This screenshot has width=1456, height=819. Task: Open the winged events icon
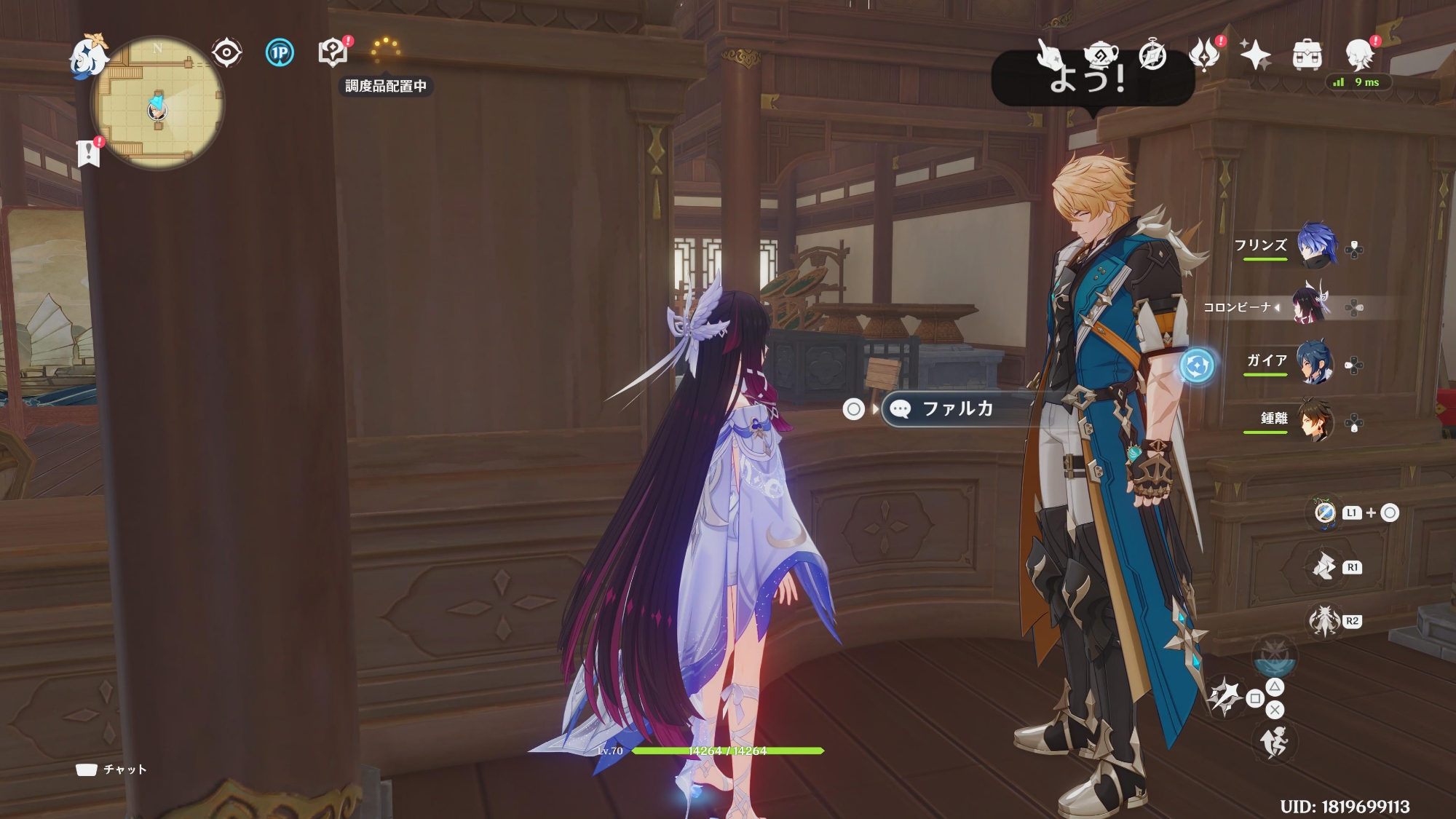(1205, 55)
